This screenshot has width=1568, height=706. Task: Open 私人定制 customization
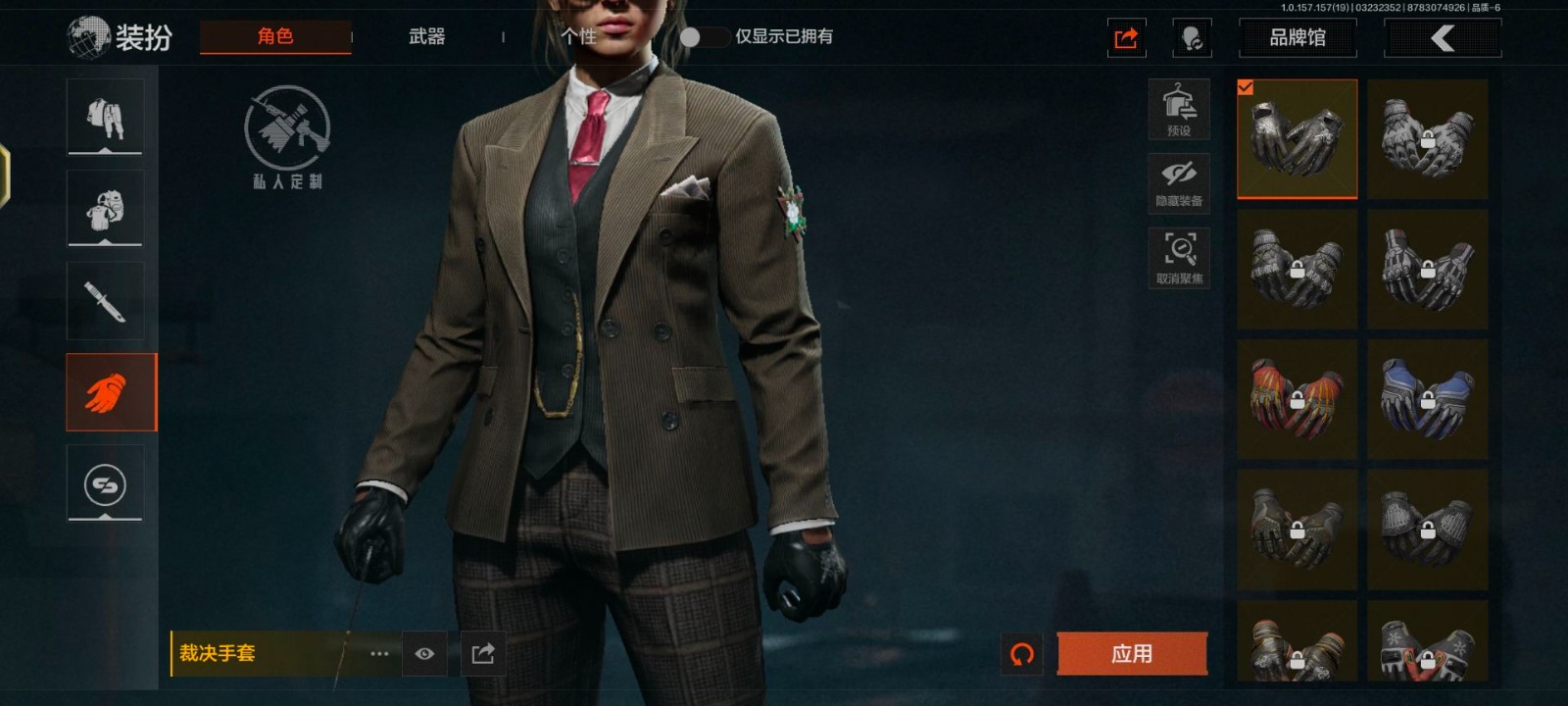click(287, 137)
